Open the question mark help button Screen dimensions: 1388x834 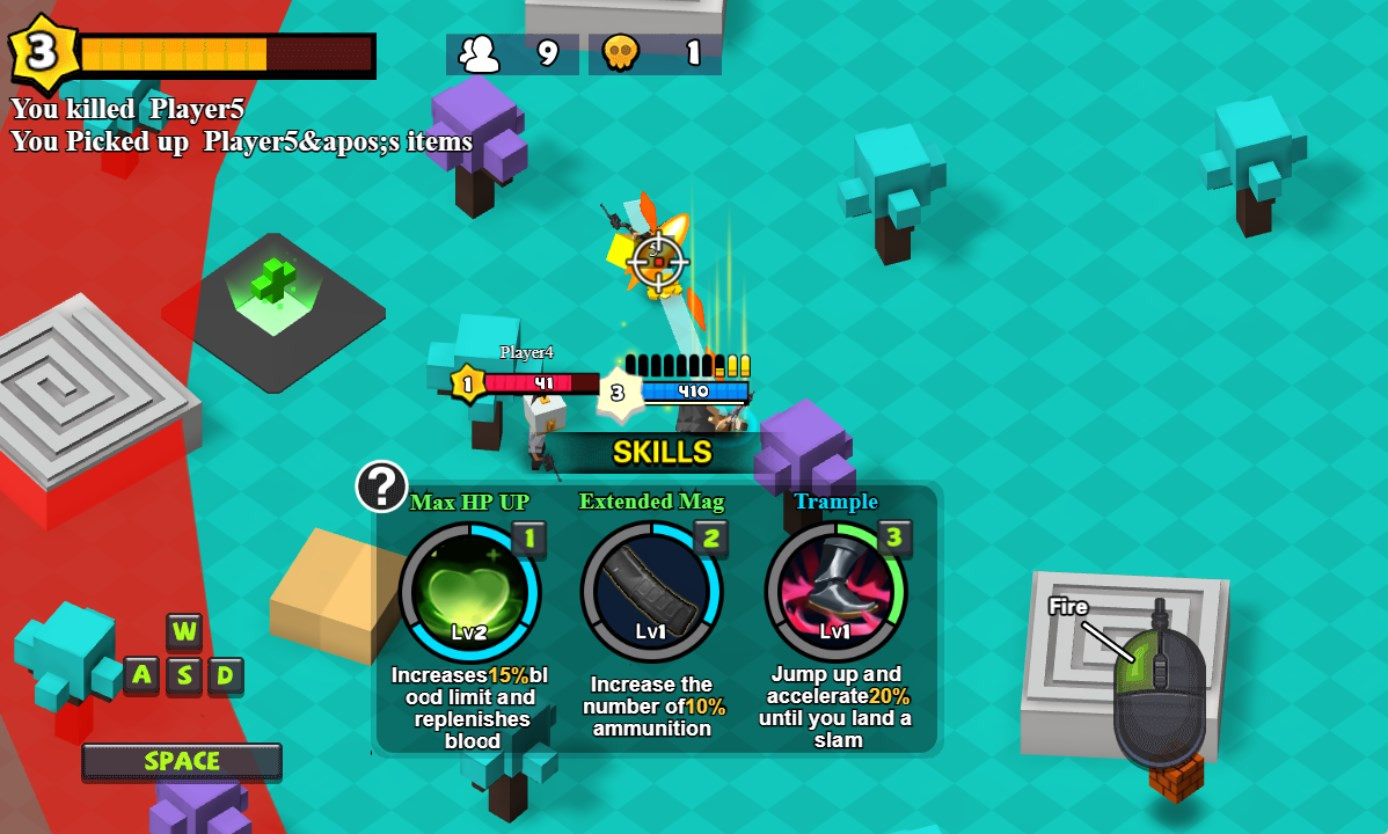click(381, 486)
